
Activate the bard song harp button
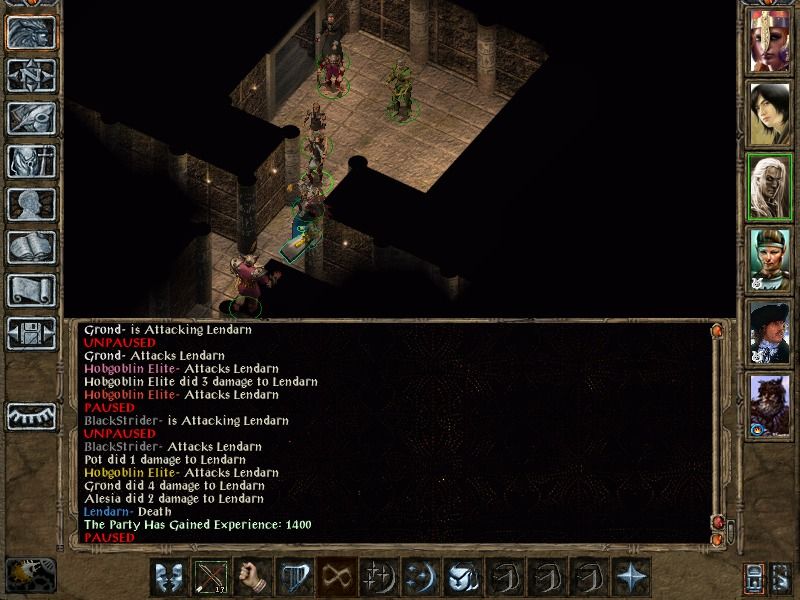pos(295,578)
